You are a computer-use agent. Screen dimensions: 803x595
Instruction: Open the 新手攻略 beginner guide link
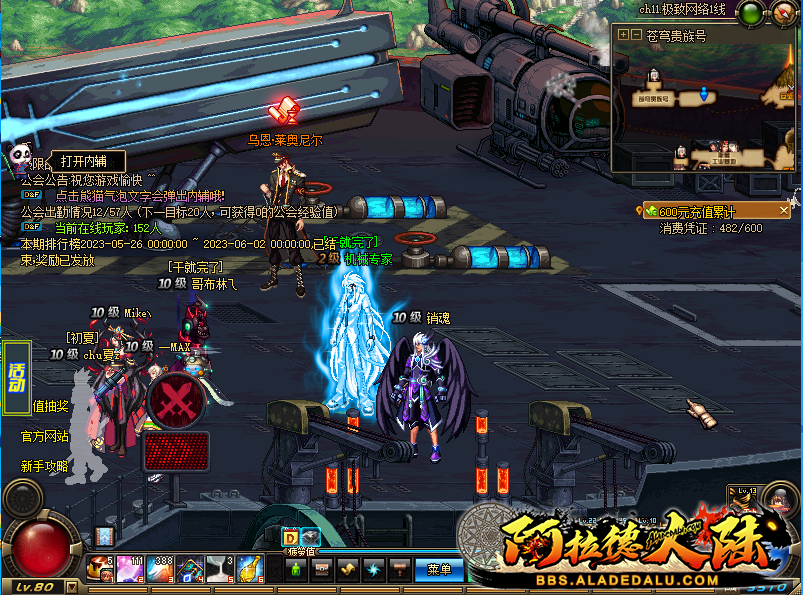click(45, 466)
